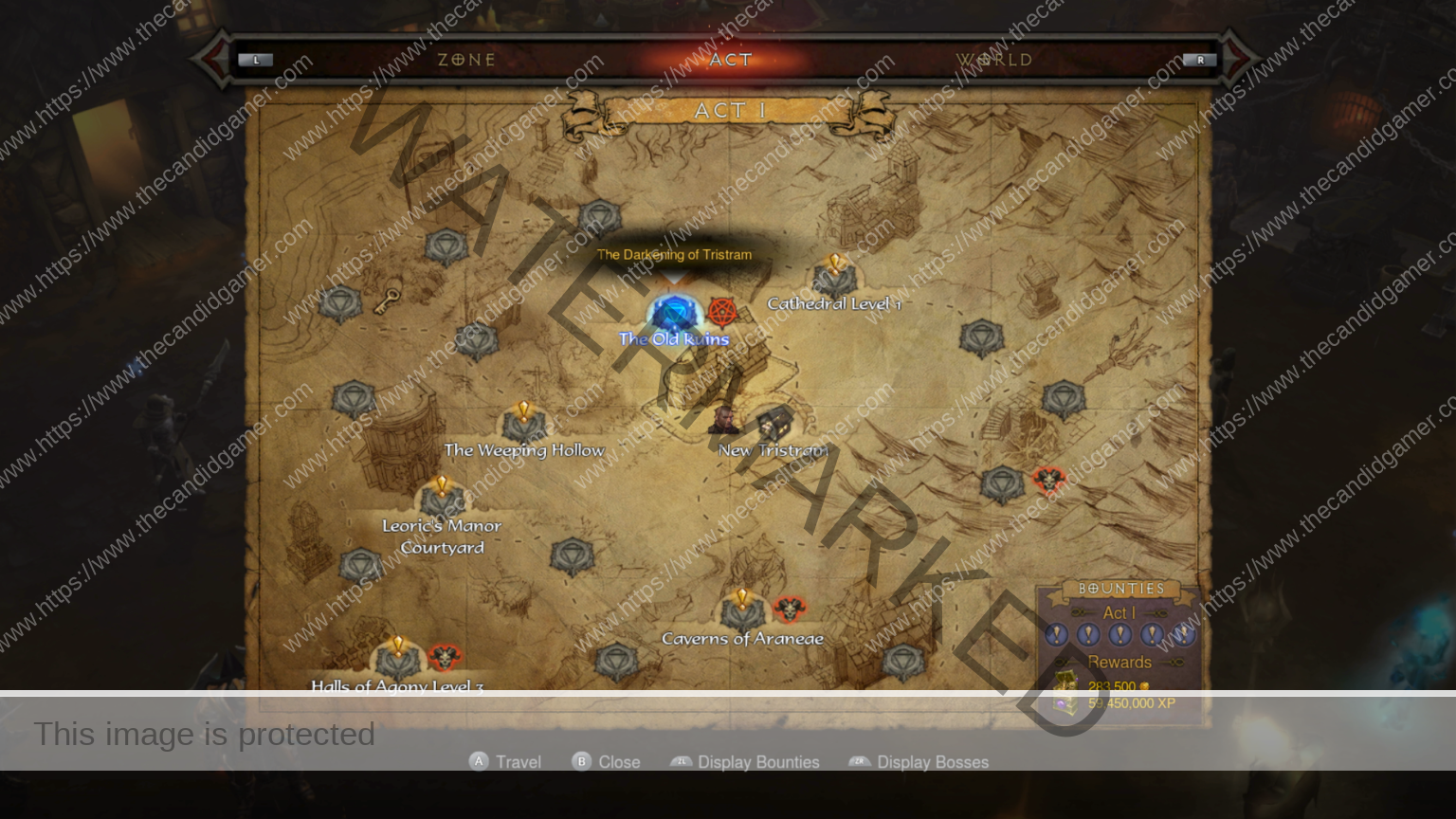Click the New Tristram location label

pyautogui.click(x=774, y=451)
